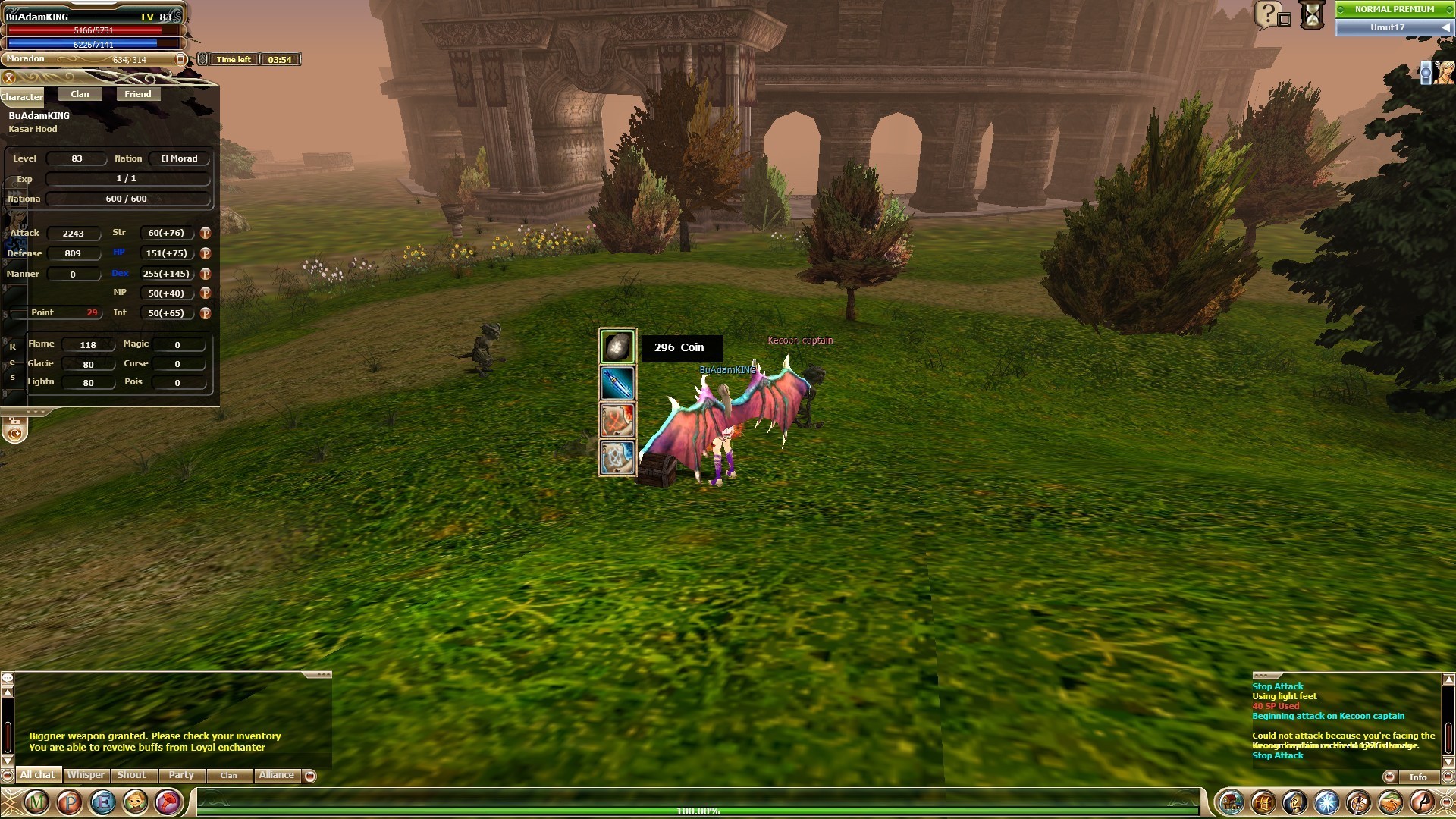Close the character panel with the X
This screenshot has width=1456, height=819.
click(9, 77)
